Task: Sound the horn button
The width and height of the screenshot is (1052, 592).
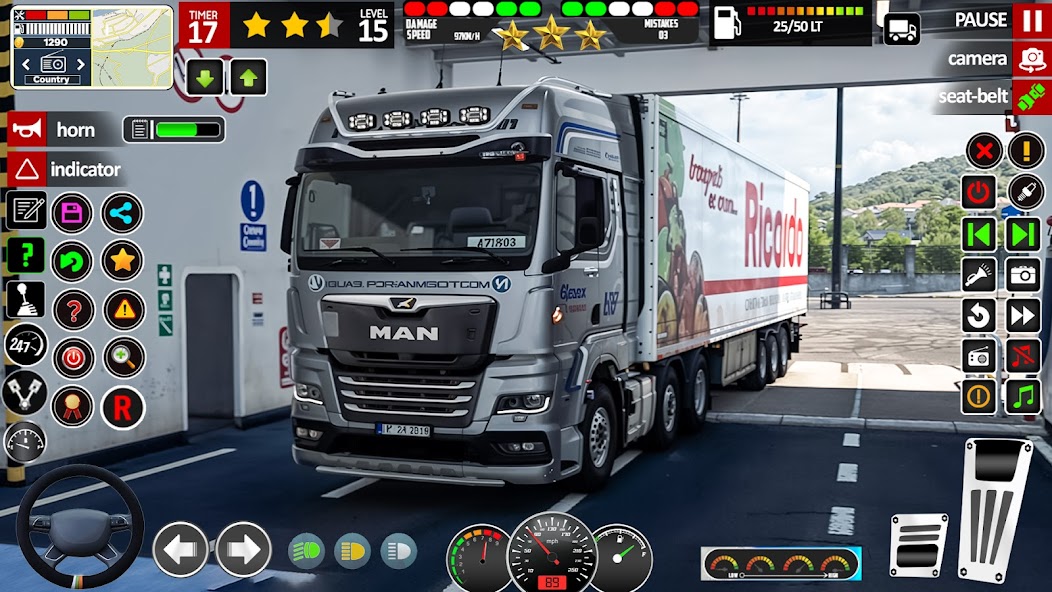Action: tap(28, 129)
